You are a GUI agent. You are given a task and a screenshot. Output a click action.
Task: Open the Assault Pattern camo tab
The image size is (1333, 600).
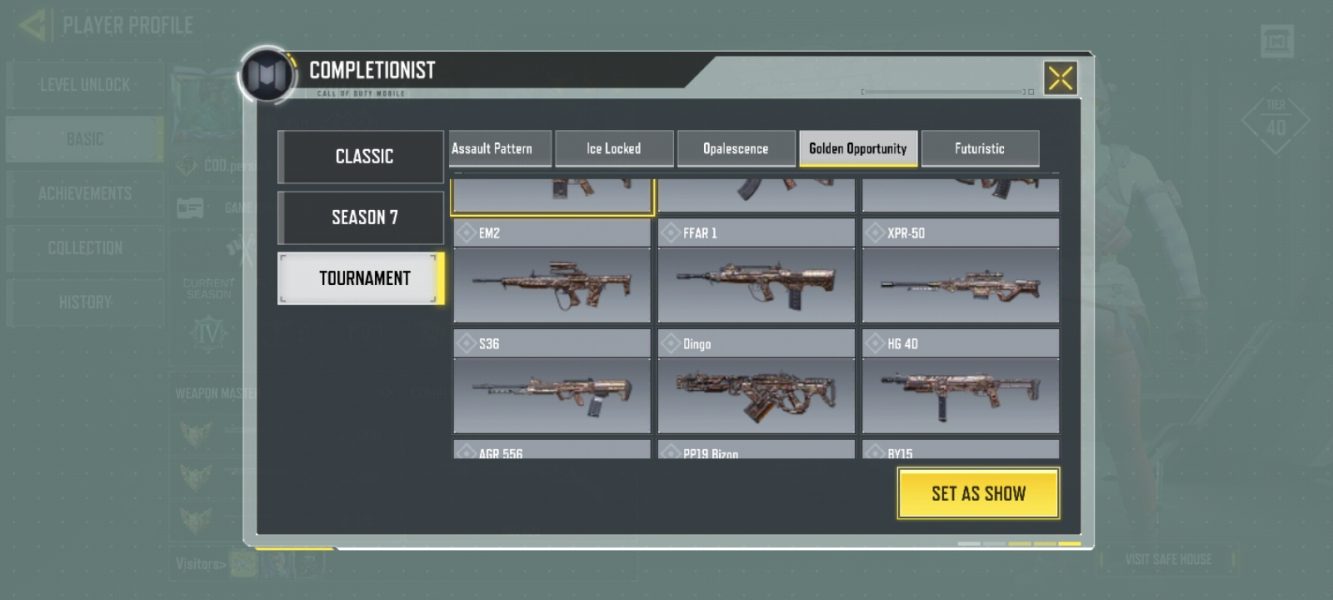click(492, 149)
